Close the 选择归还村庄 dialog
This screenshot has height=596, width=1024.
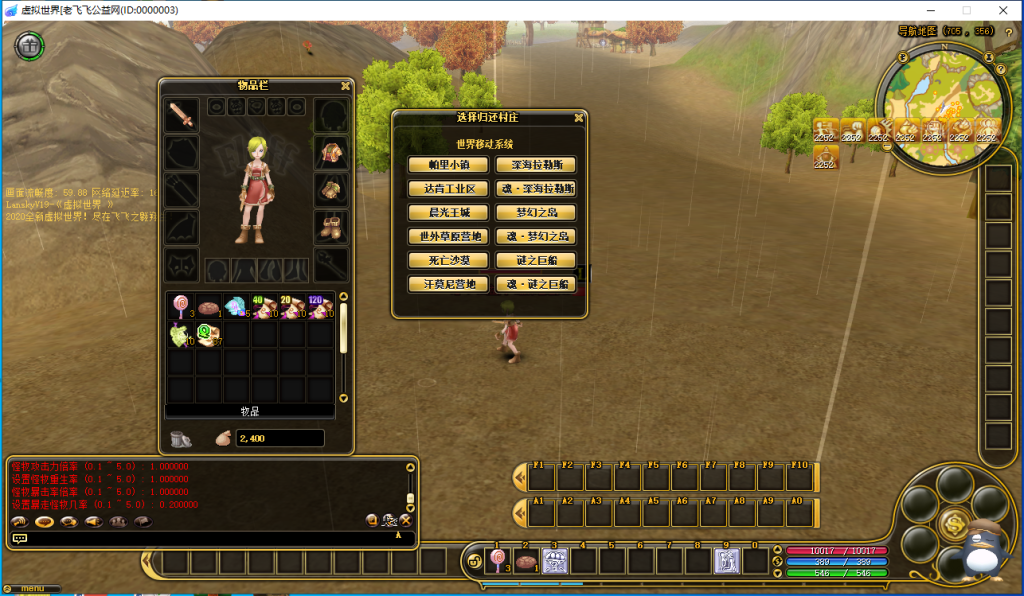(578, 117)
